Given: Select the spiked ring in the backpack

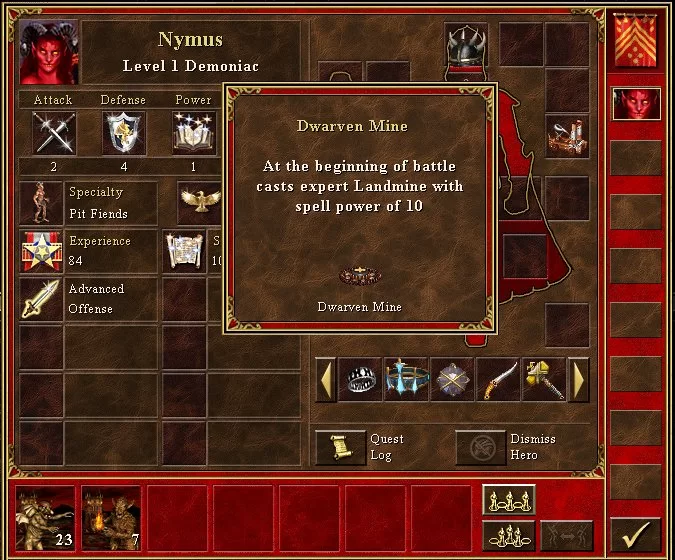Looking at the screenshot, I should [x=361, y=380].
